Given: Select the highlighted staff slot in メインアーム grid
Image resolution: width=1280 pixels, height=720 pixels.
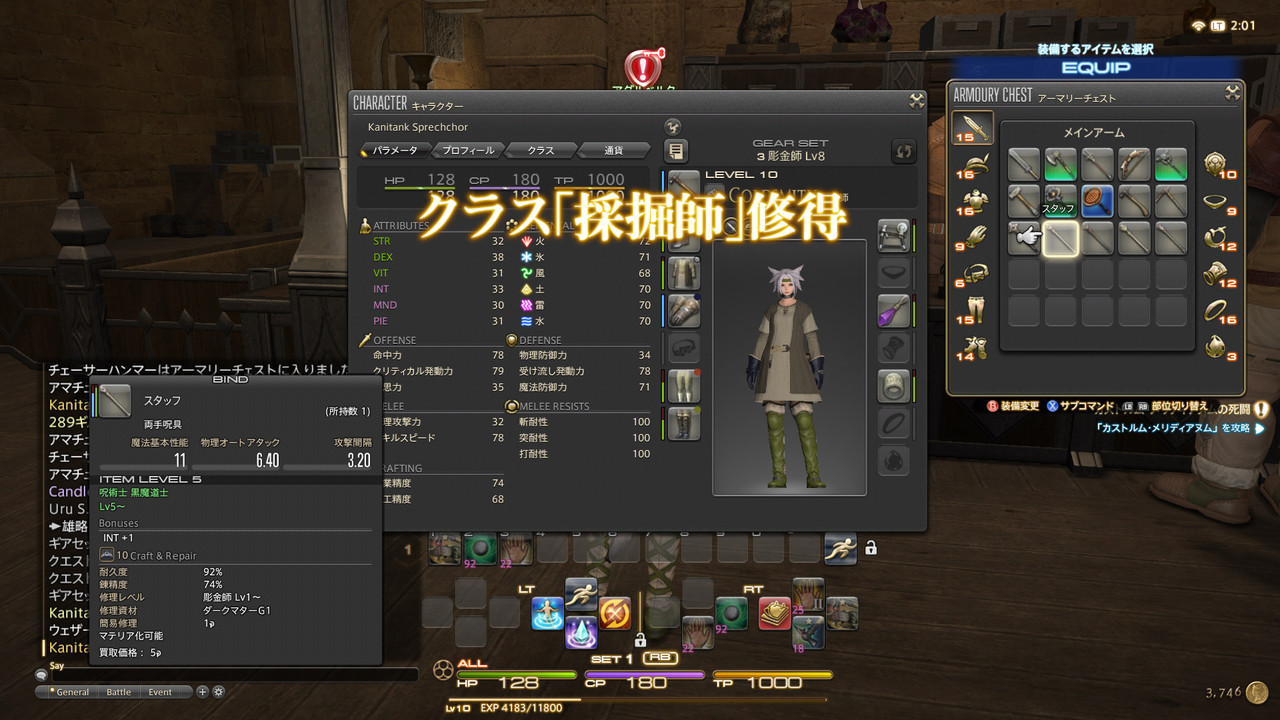Looking at the screenshot, I should tap(1060, 238).
